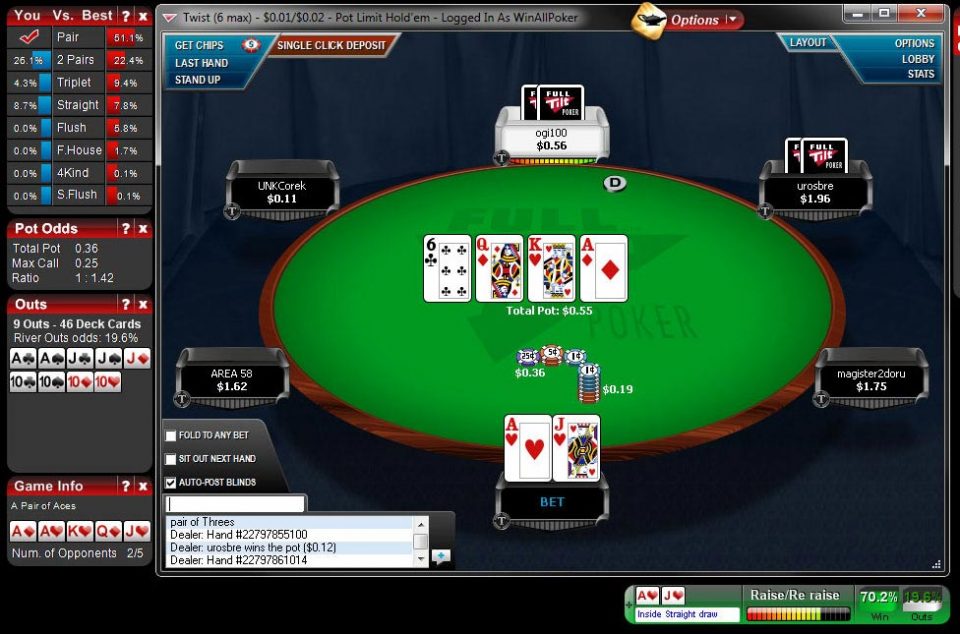Focus the chat text input field
The image size is (960, 634).
point(236,504)
